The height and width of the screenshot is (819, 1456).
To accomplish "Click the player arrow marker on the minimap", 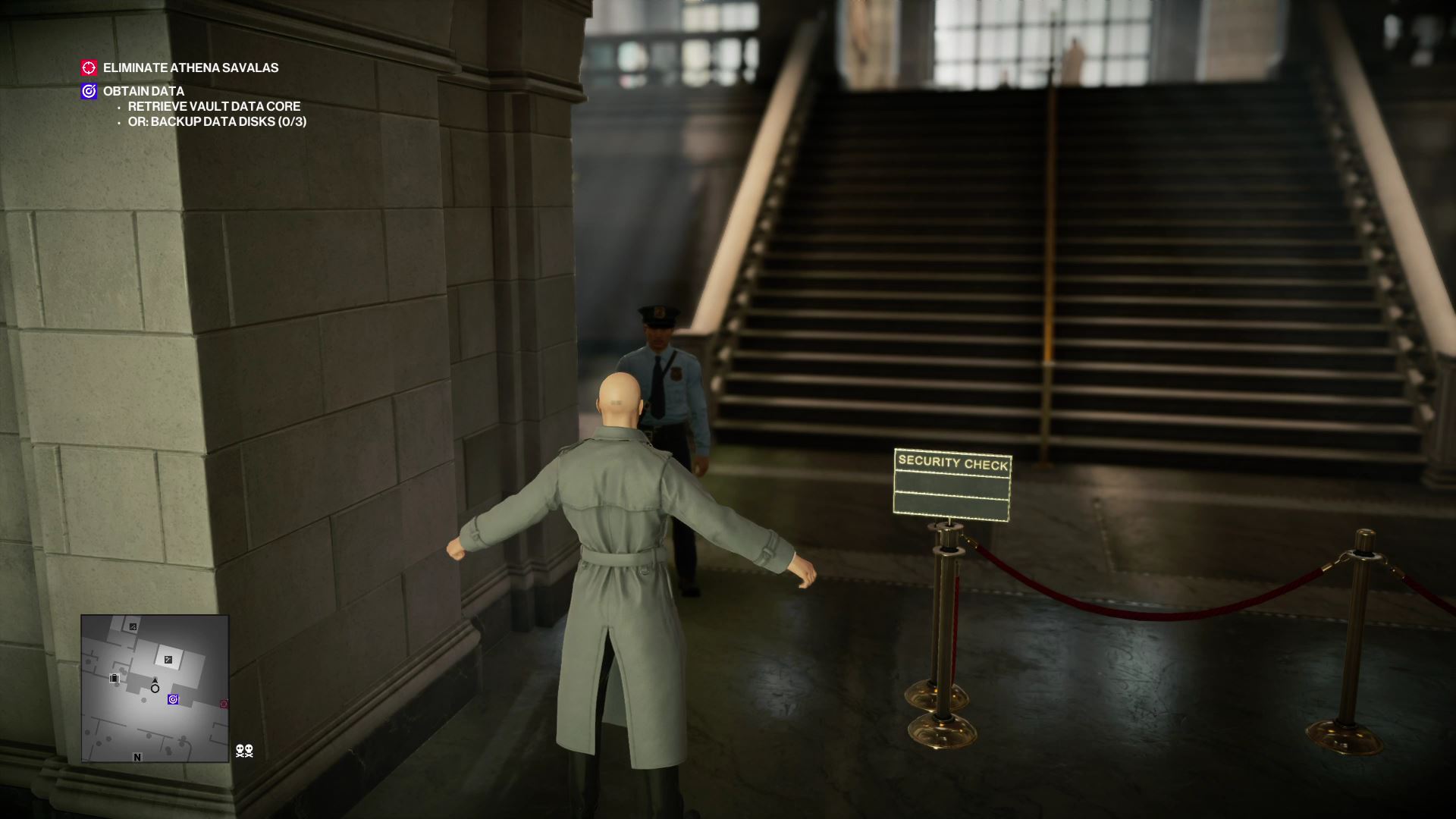I will coord(155,682).
